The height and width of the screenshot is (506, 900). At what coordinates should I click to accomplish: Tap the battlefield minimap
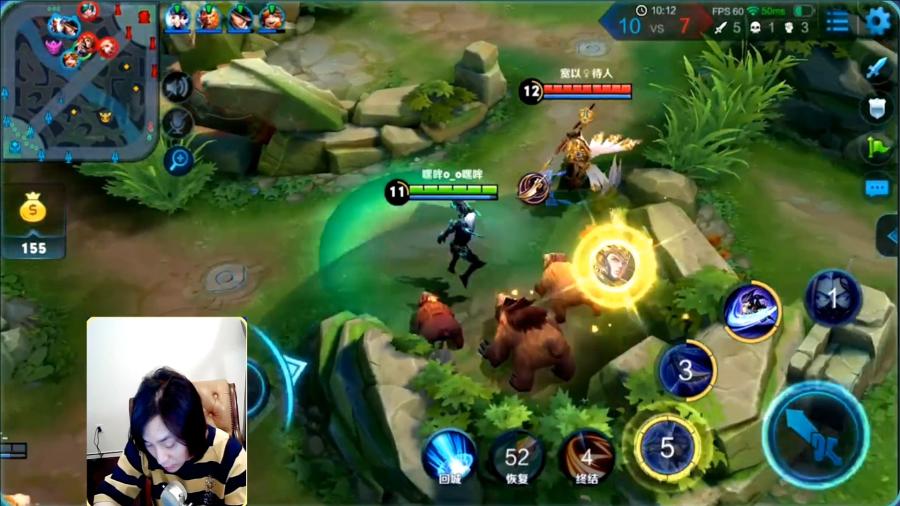[80, 80]
